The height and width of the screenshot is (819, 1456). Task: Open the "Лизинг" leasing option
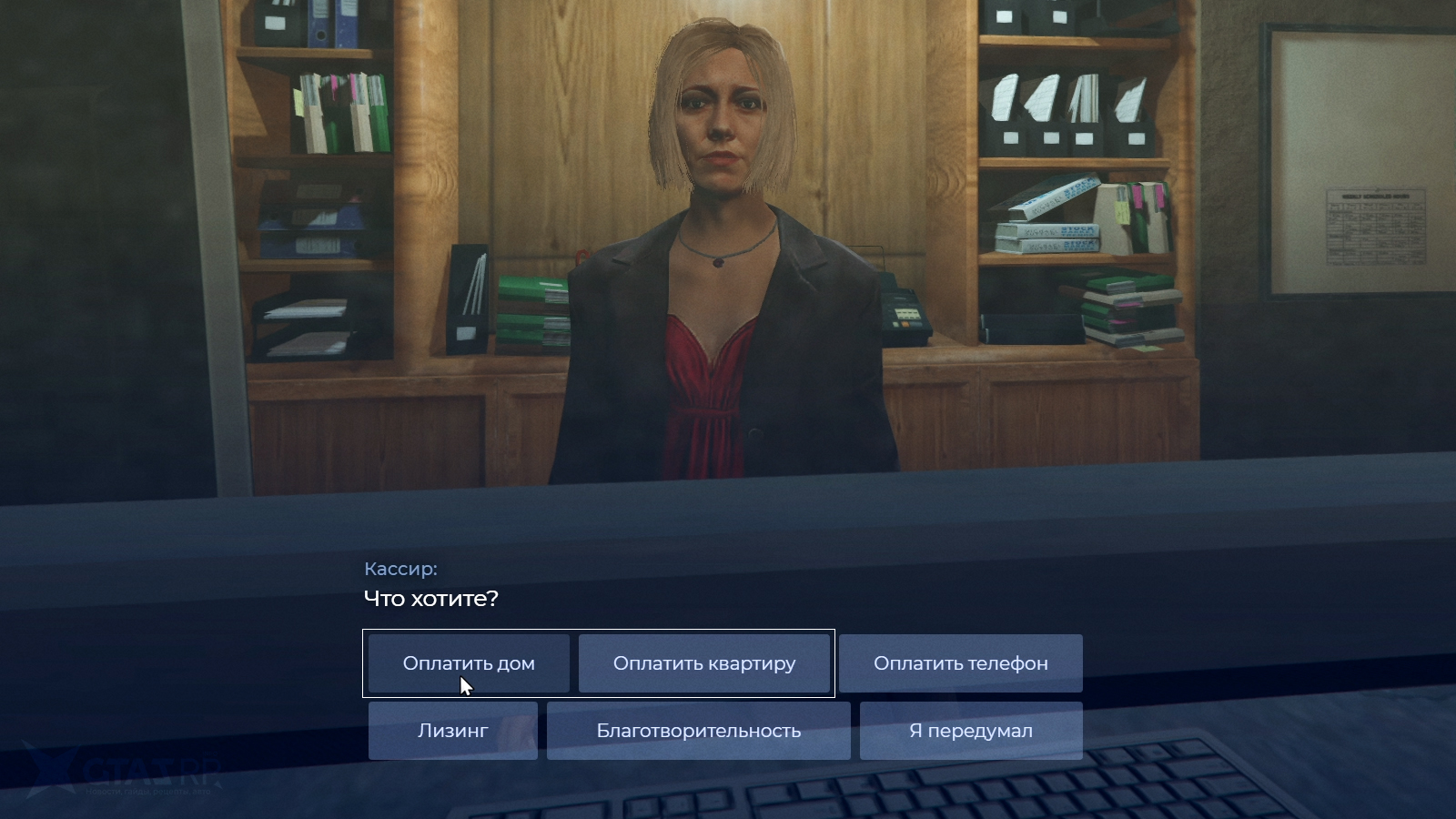point(452,731)
